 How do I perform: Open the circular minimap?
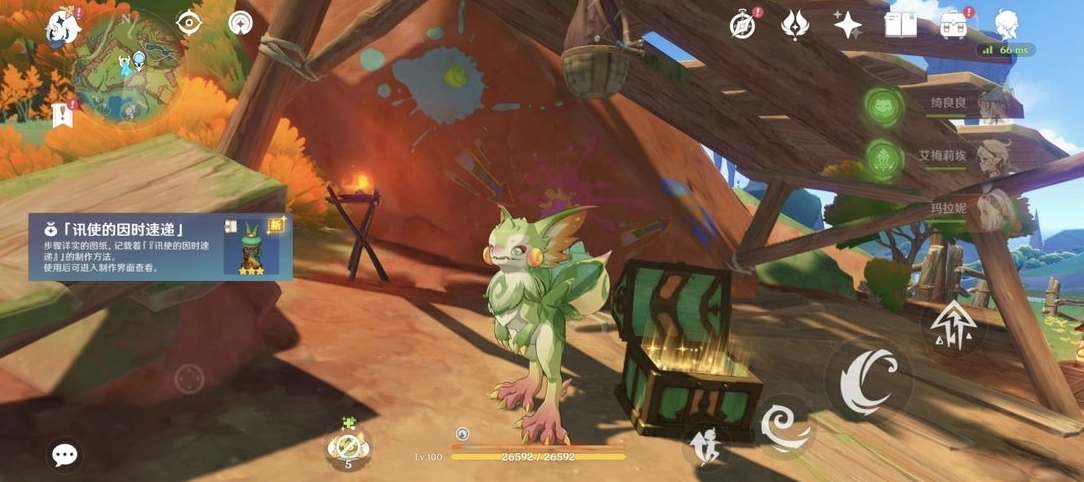tap(126, 63)
